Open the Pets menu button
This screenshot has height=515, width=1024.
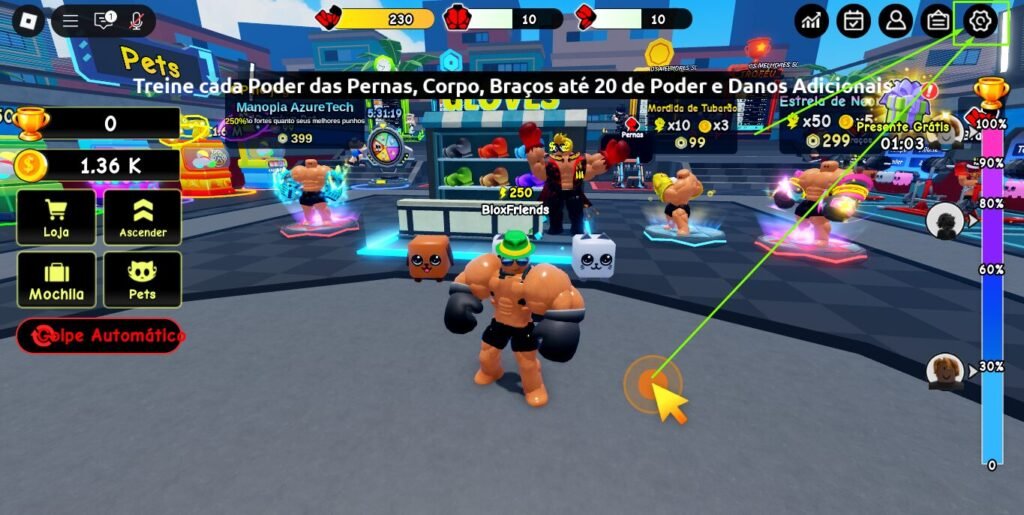(142, 279)
